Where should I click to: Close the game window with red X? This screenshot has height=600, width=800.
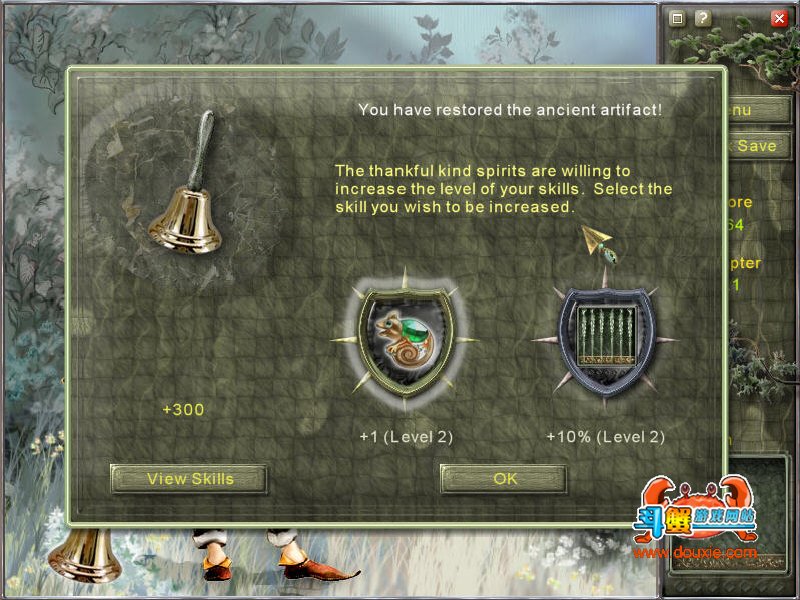coord(779,18)
